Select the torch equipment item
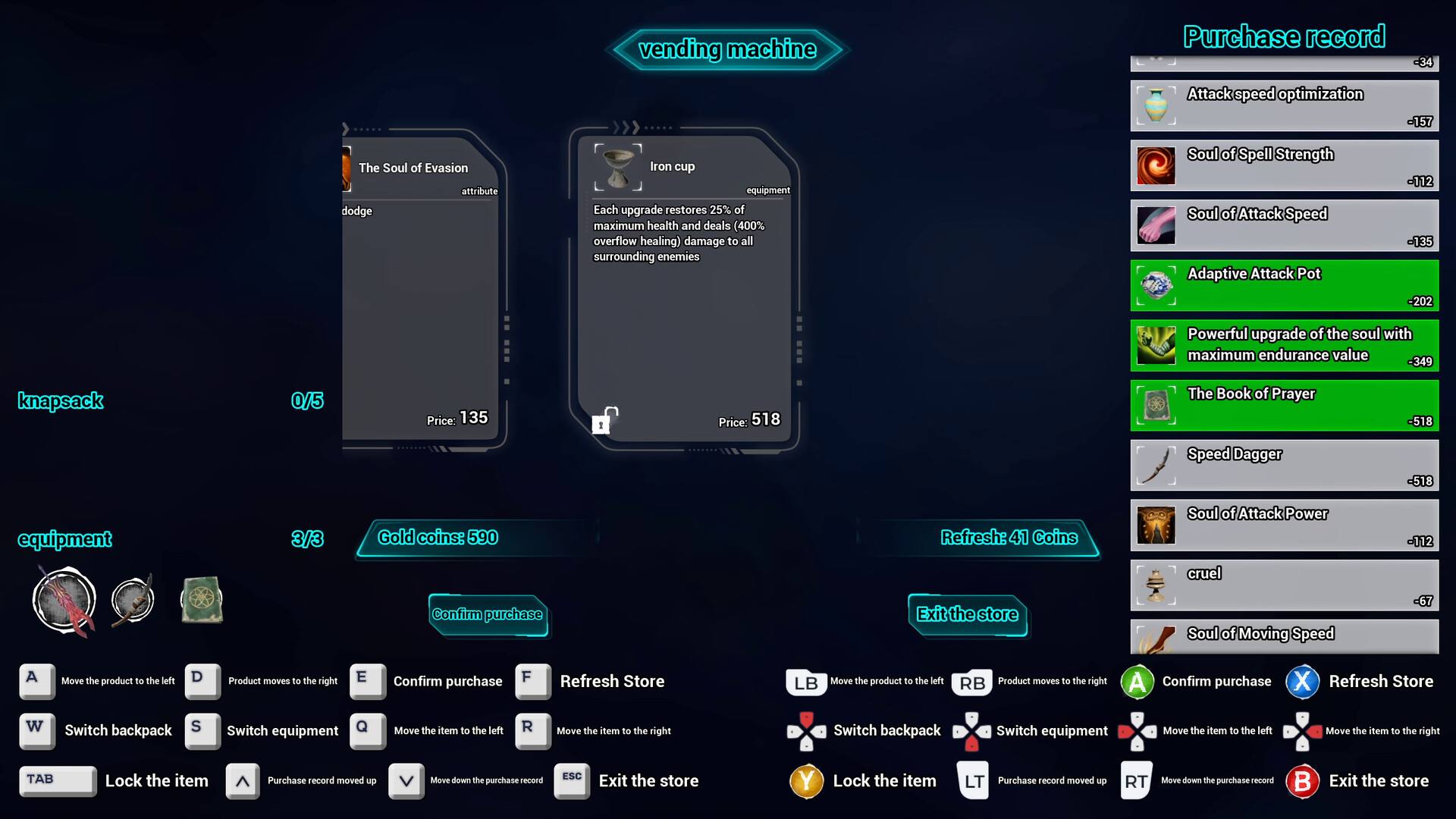 (x=132, y=599)
